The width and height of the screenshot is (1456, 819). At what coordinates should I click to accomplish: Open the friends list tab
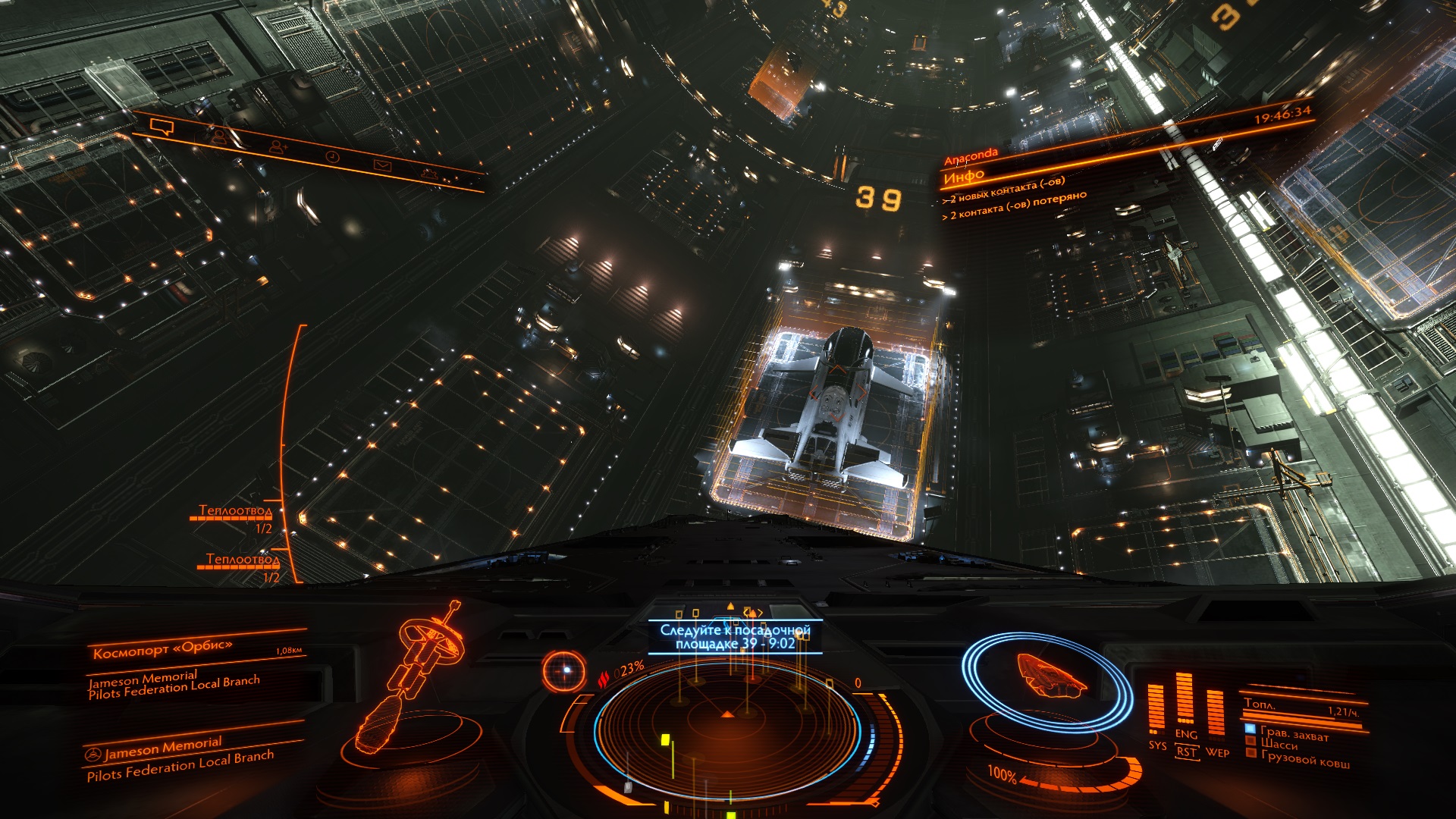click(220, 137)
